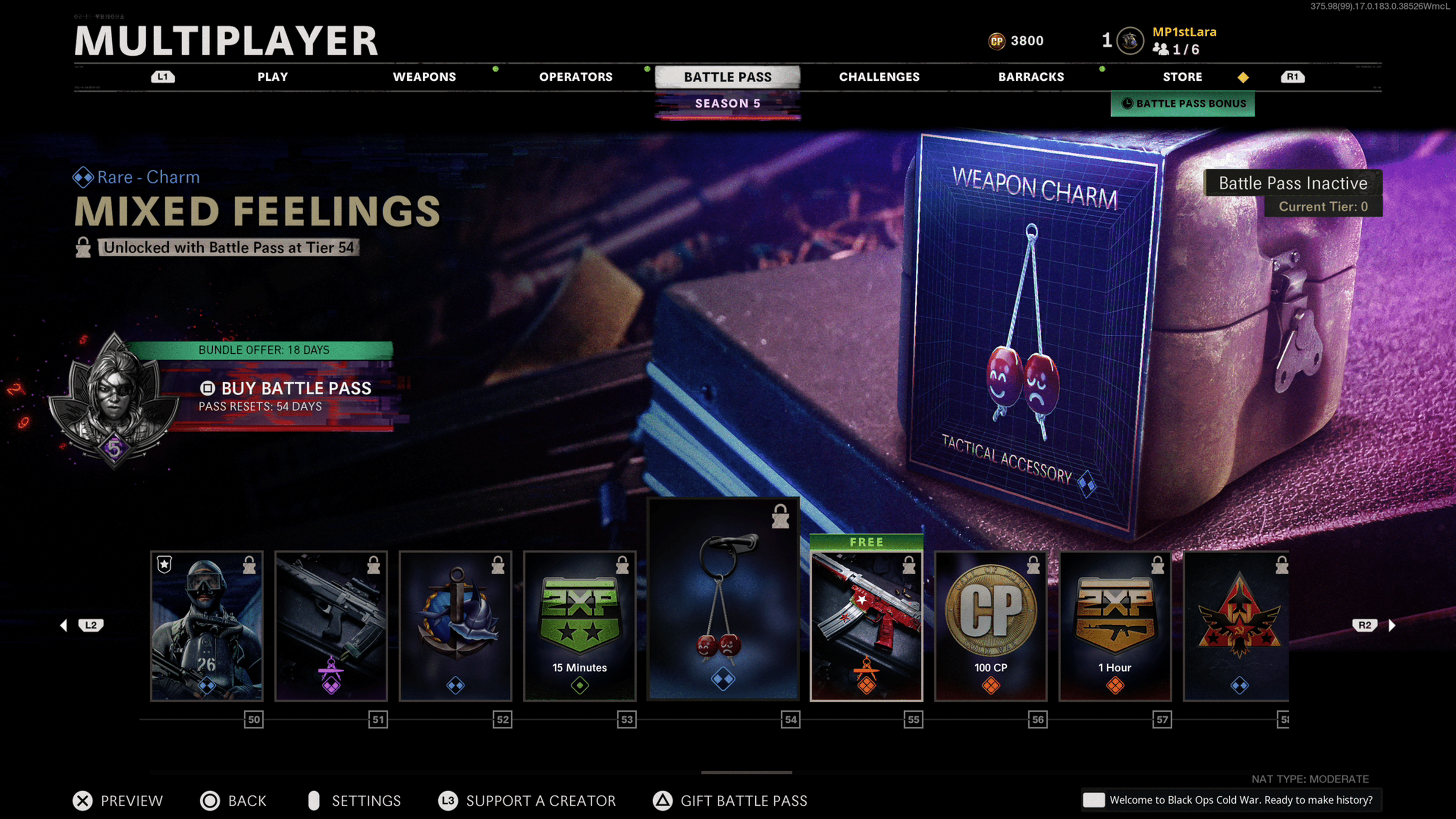Open the Barracks tab
This screenshot has height=819, width=1456.
coord(1031,77)
